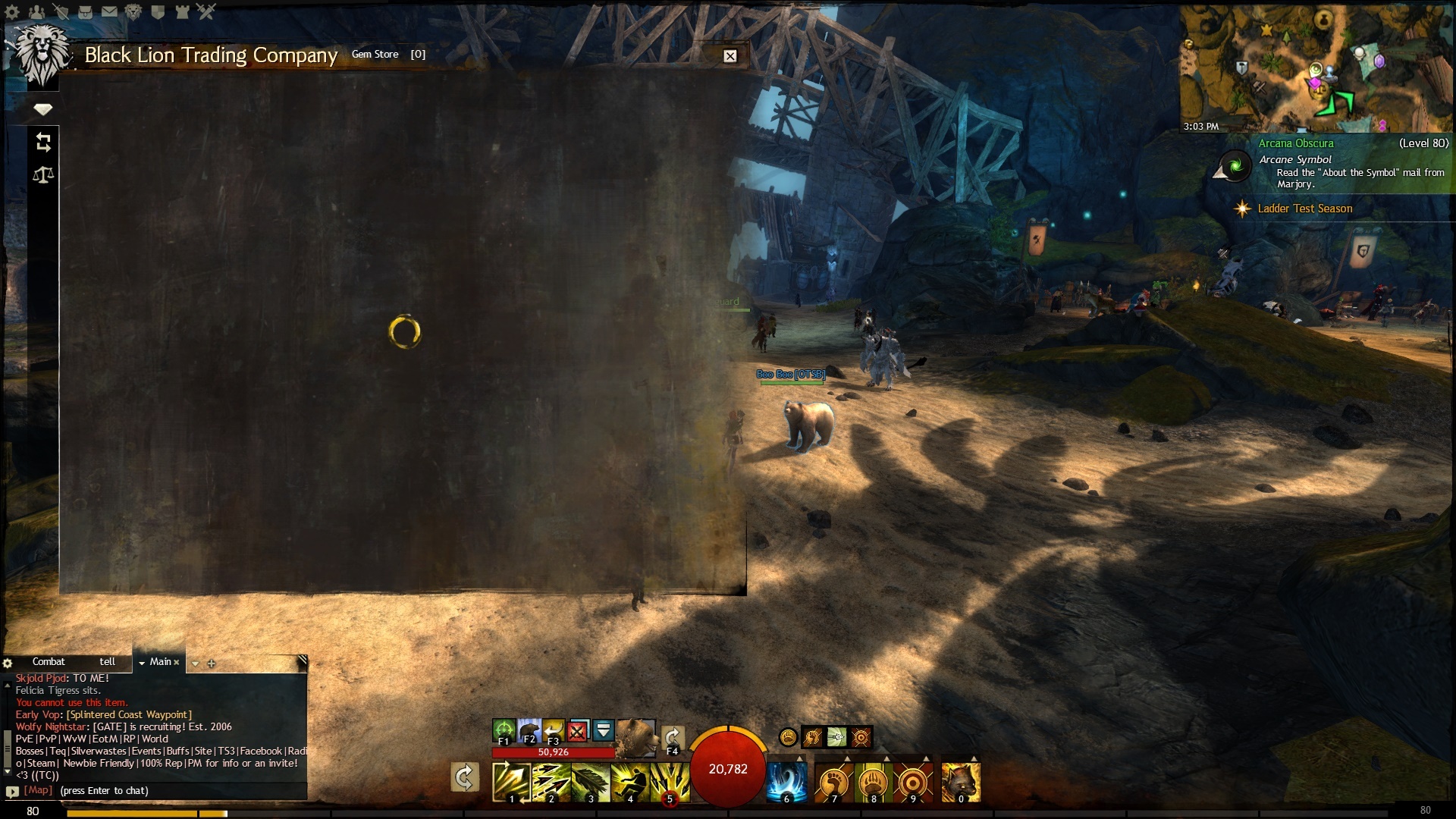Select the Arcana Obscura story objective
1456x819 pixels.
[1295, 143]
